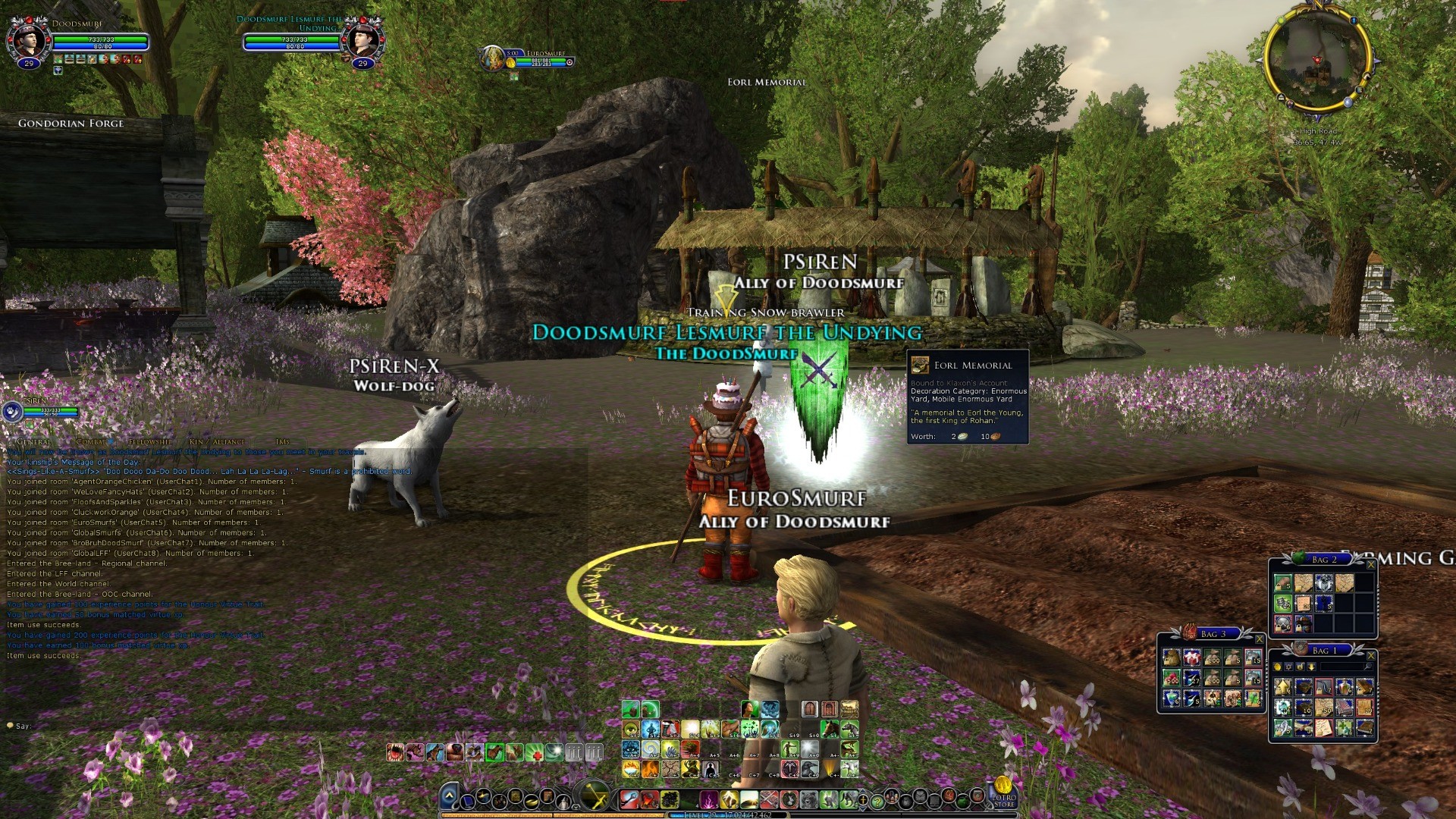Screen dimensions: 1456x819
Task: Open the Kin / Alliance chat tab
Action: (218, 441)
